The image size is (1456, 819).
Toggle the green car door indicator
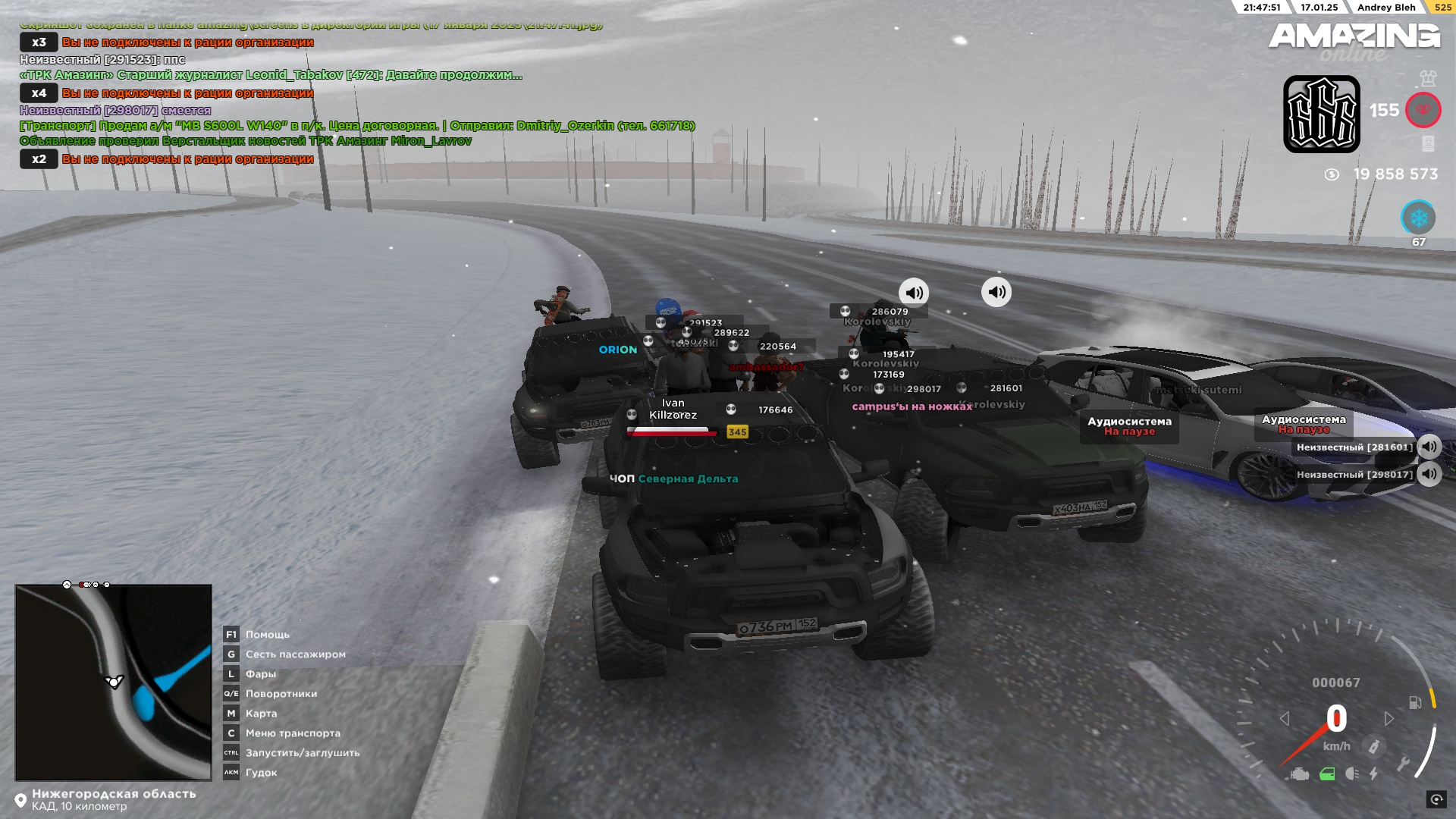tap(1327, 774)
